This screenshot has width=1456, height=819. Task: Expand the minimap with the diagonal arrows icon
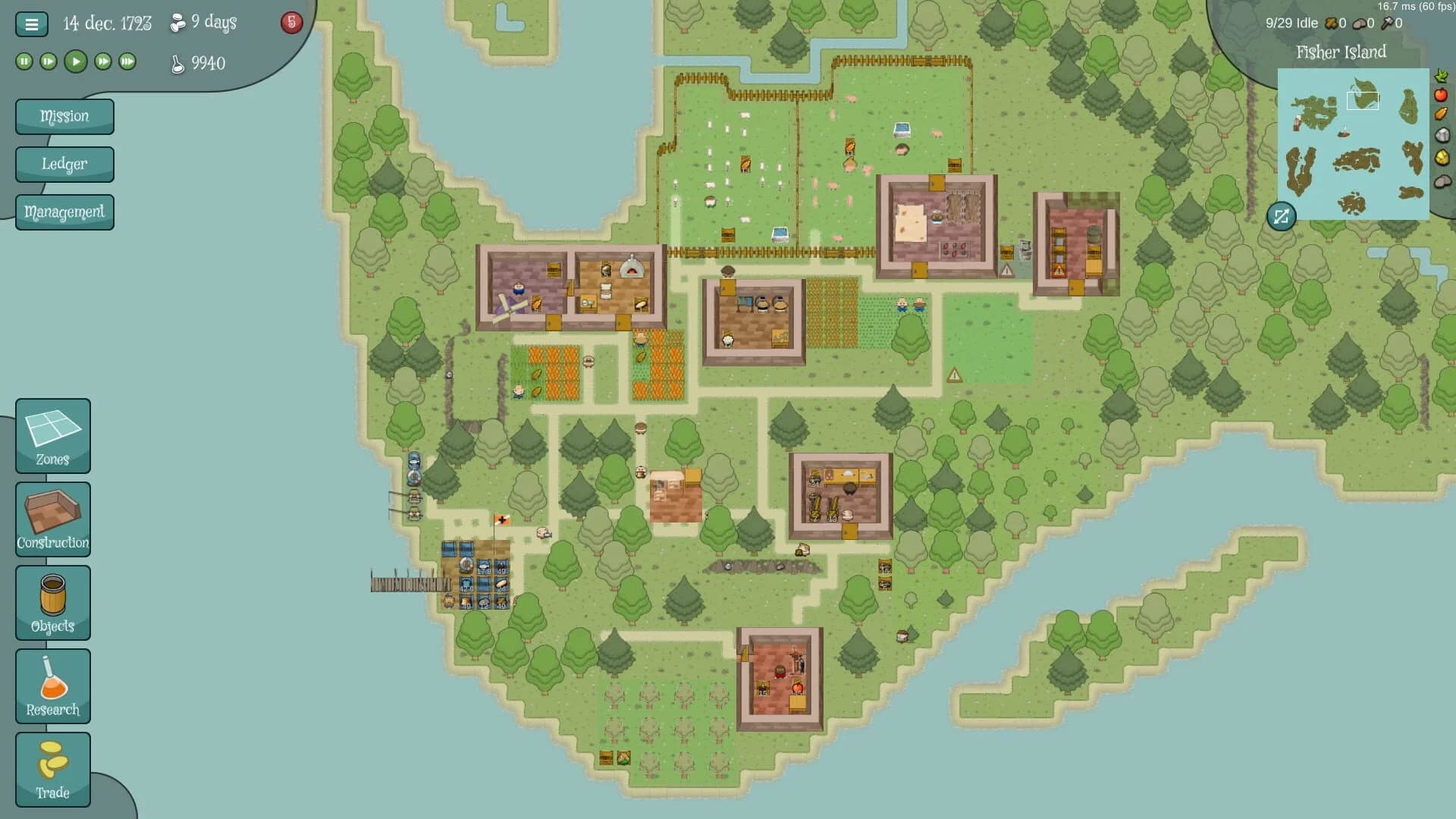coord(1281,218)
